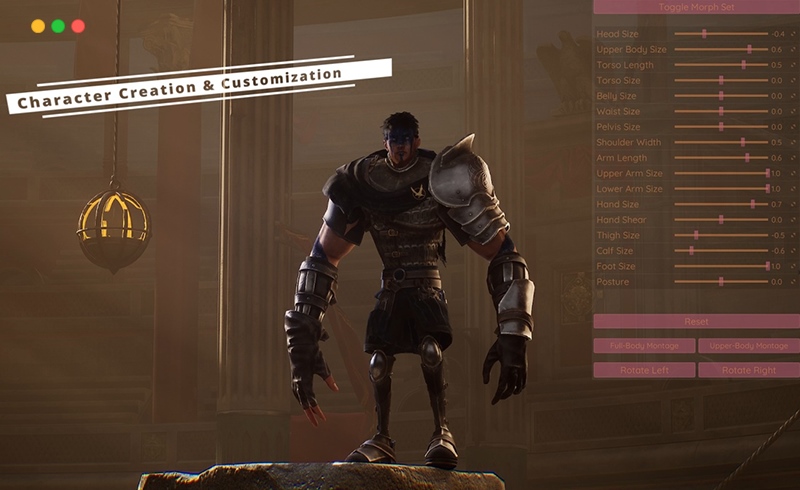
Task: Play the Full-Body Montage
Action: [x=644, y=346]
